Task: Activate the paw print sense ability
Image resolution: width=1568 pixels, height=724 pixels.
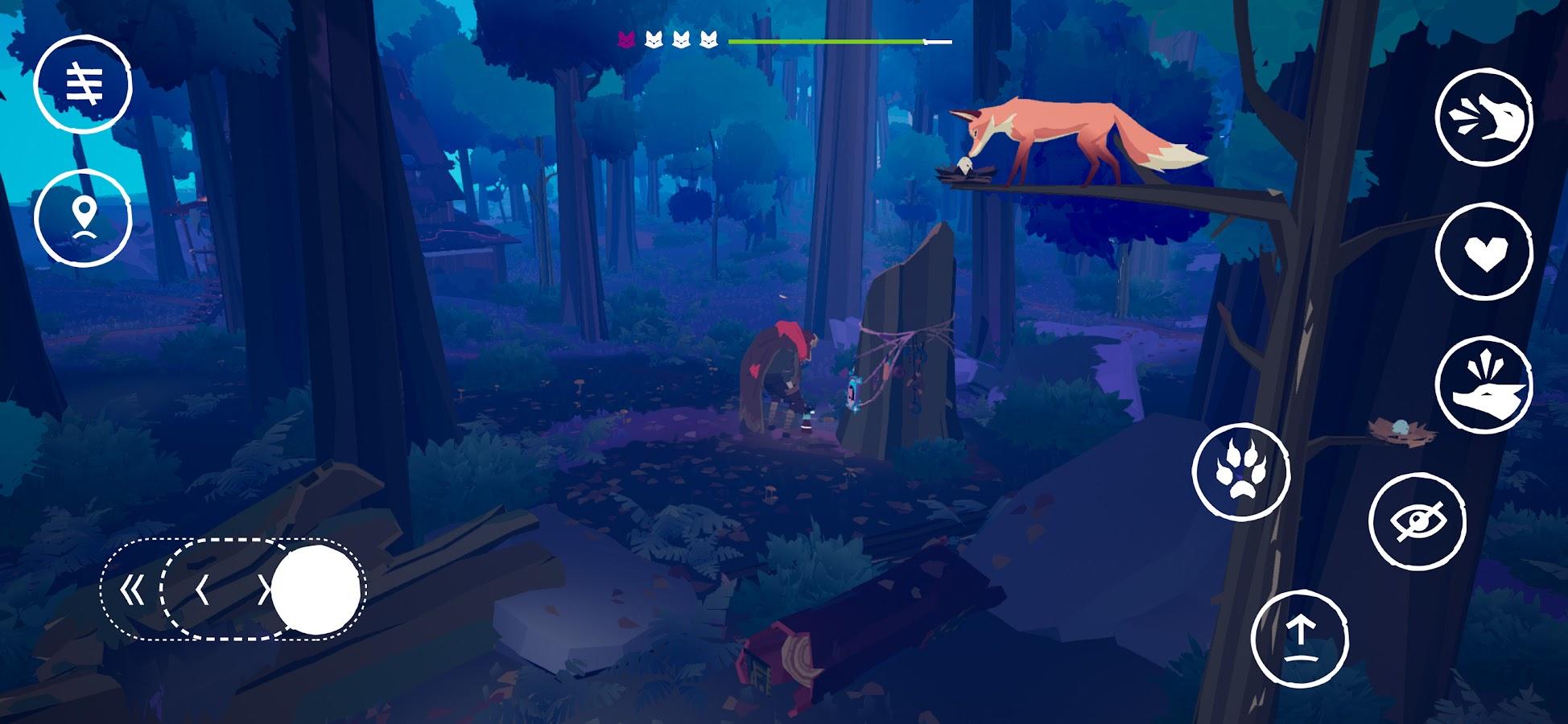Action: 1240,472
